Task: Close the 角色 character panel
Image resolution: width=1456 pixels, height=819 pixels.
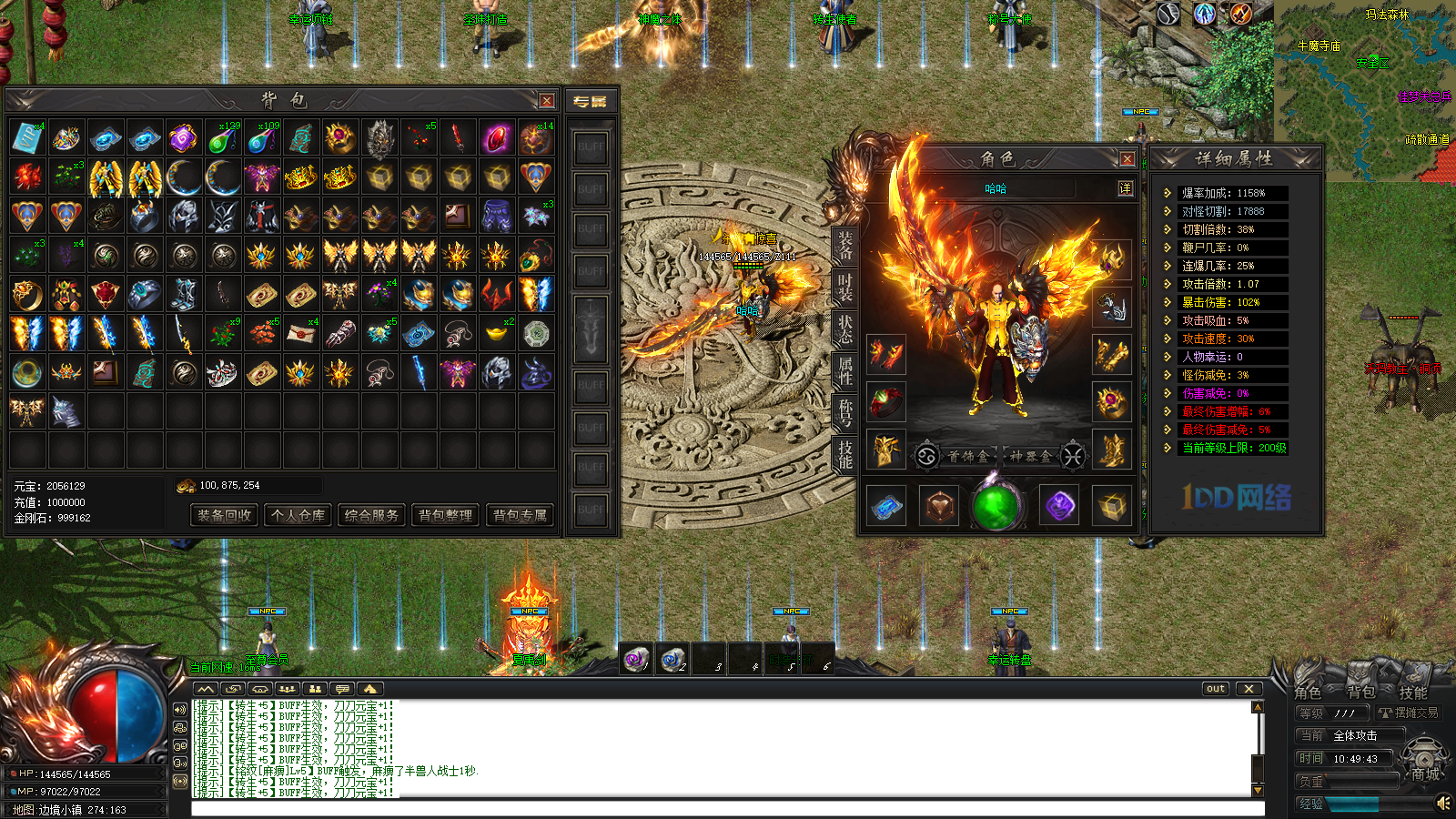Action: (x=1127, y=159)
